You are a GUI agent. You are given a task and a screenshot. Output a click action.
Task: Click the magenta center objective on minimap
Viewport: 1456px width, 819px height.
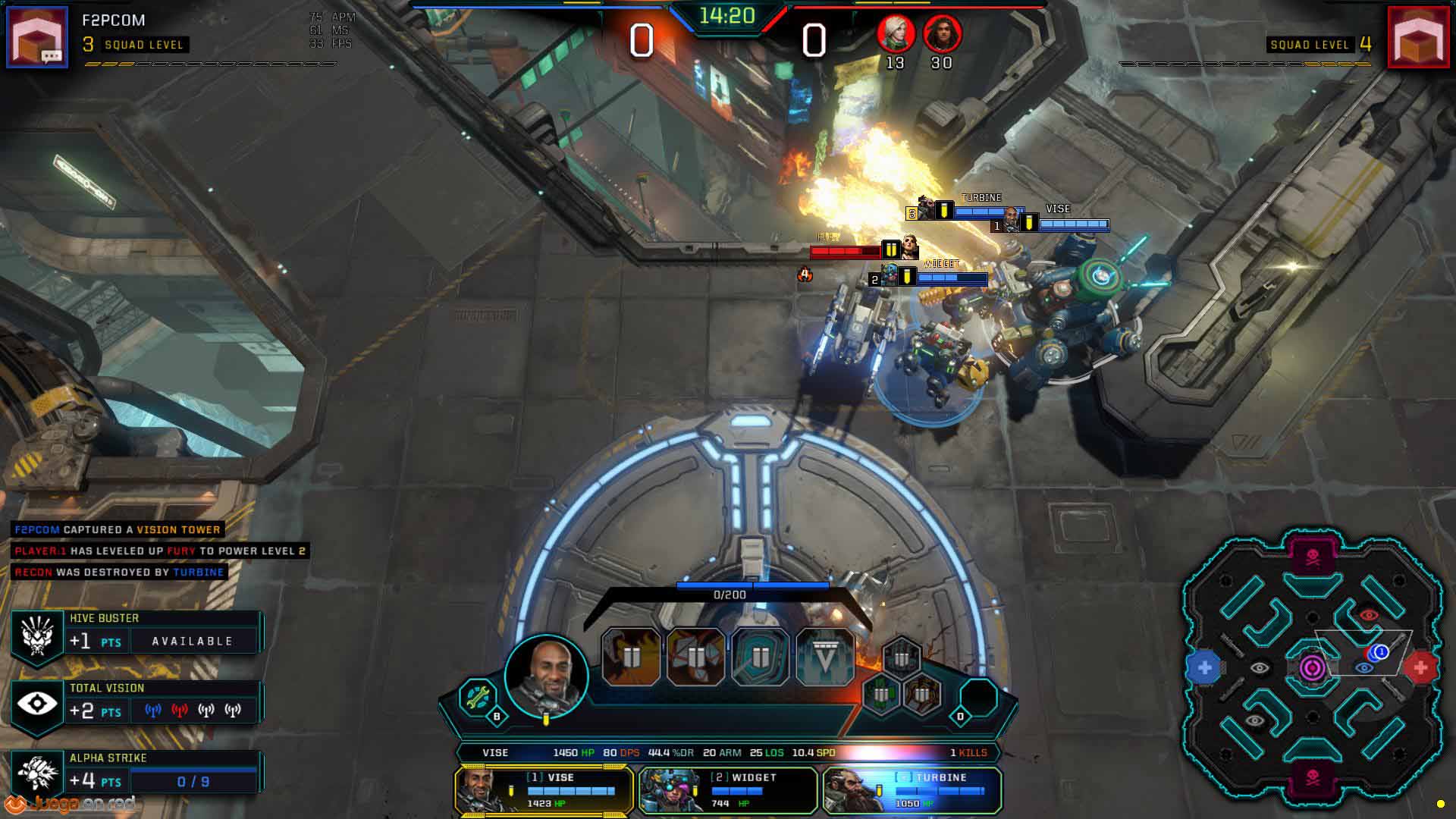click(1313, 668)
